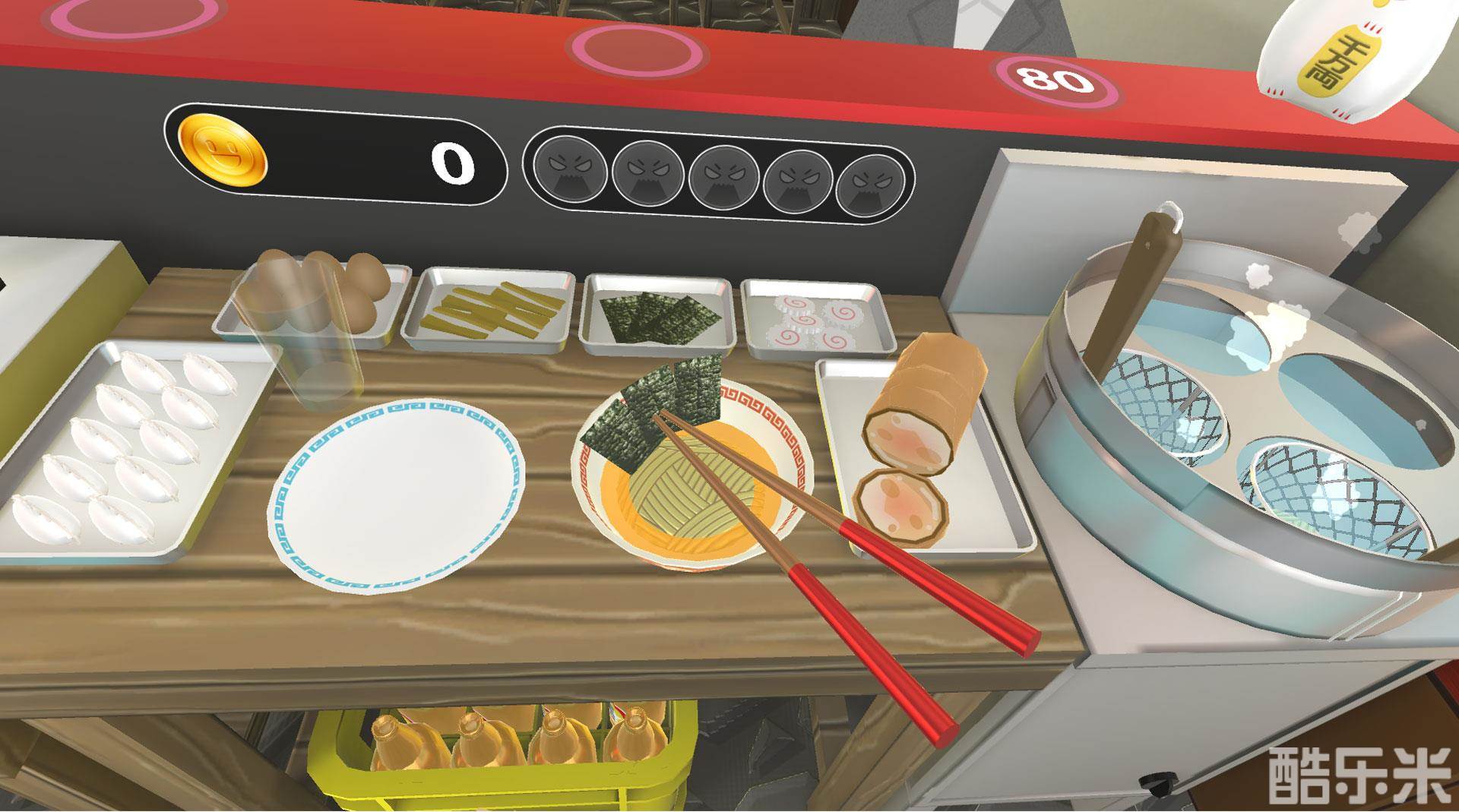Click the score counter showing zero
The image size is (1459, 812).
(x=450, y=163)
